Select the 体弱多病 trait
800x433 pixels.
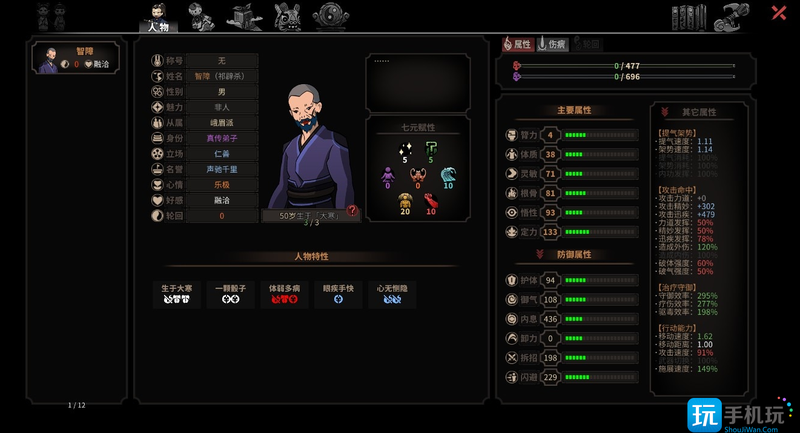pyautogui.click(x=285, y=294)
